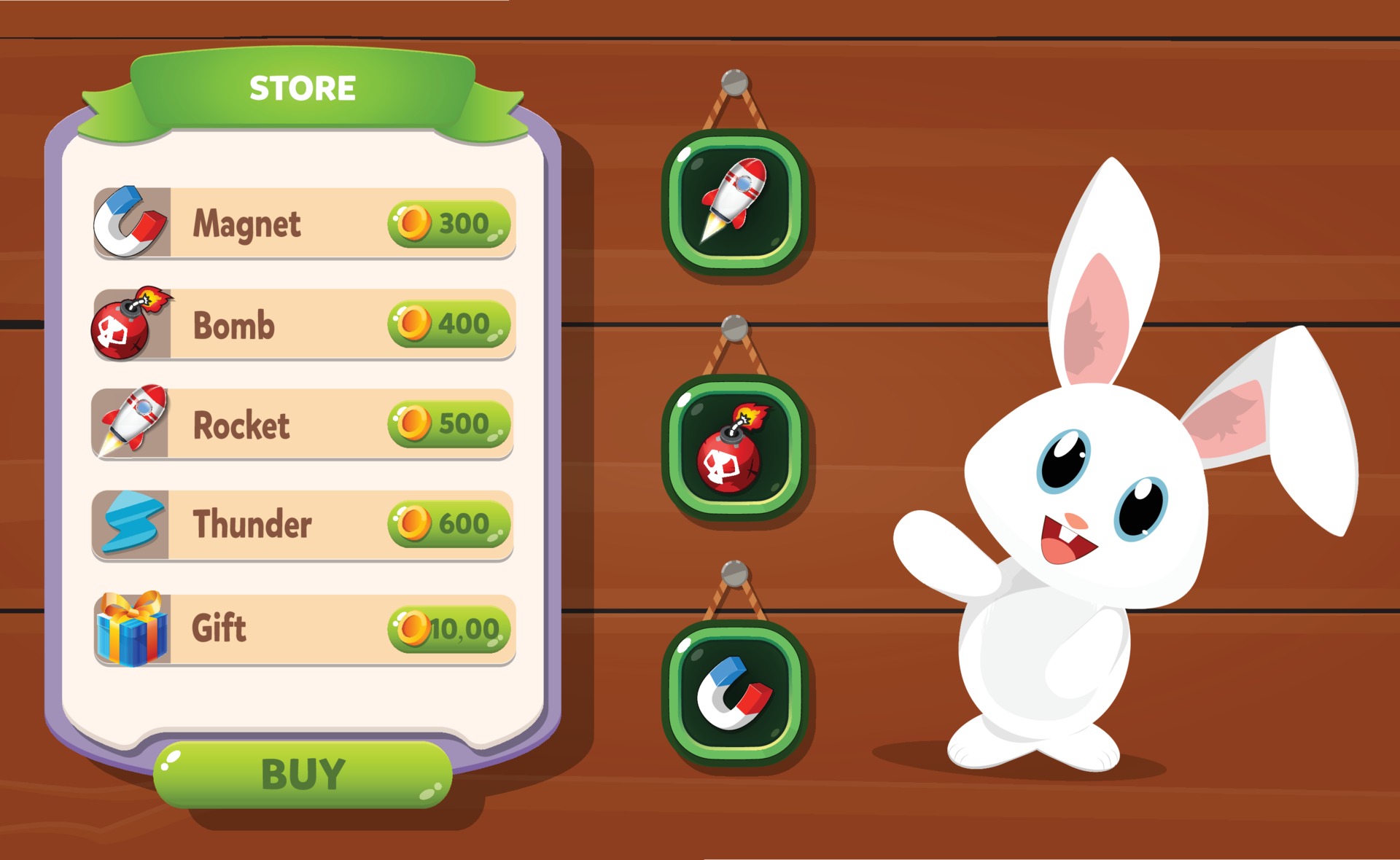Click the hanging magnet display board

click(x=733, y=692)
